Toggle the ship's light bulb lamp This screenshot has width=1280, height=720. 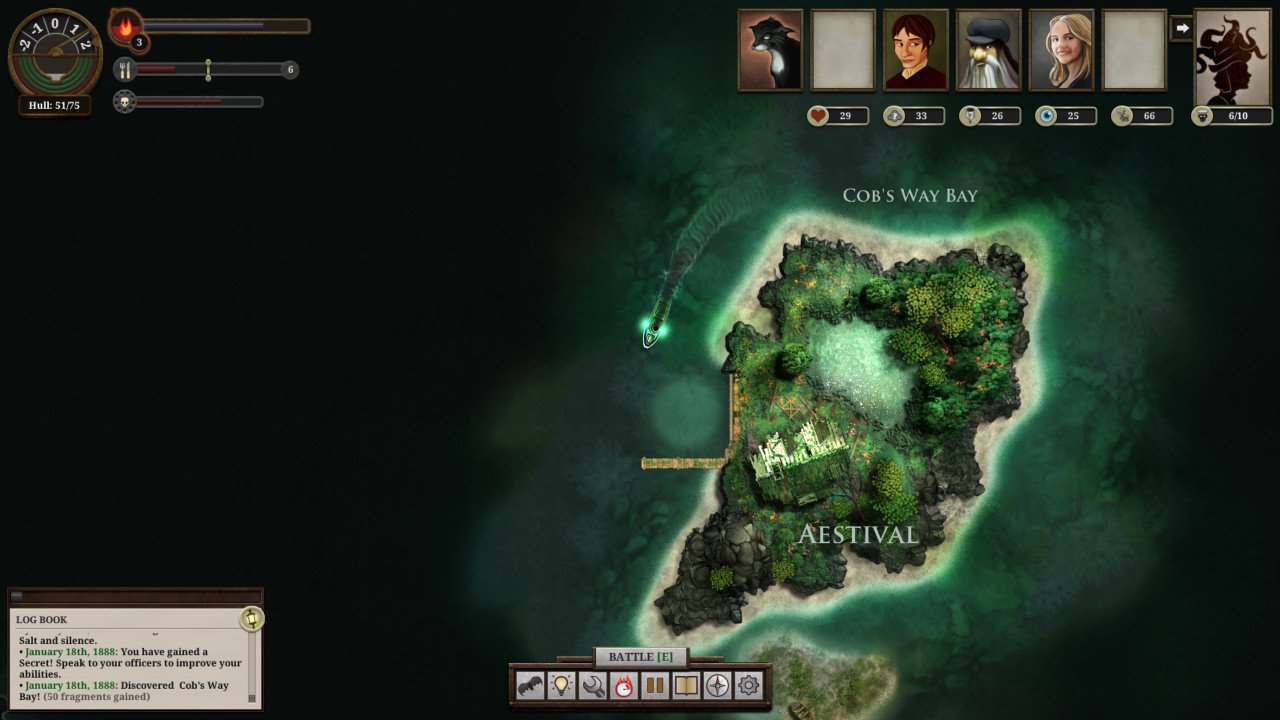pos(562,686)
